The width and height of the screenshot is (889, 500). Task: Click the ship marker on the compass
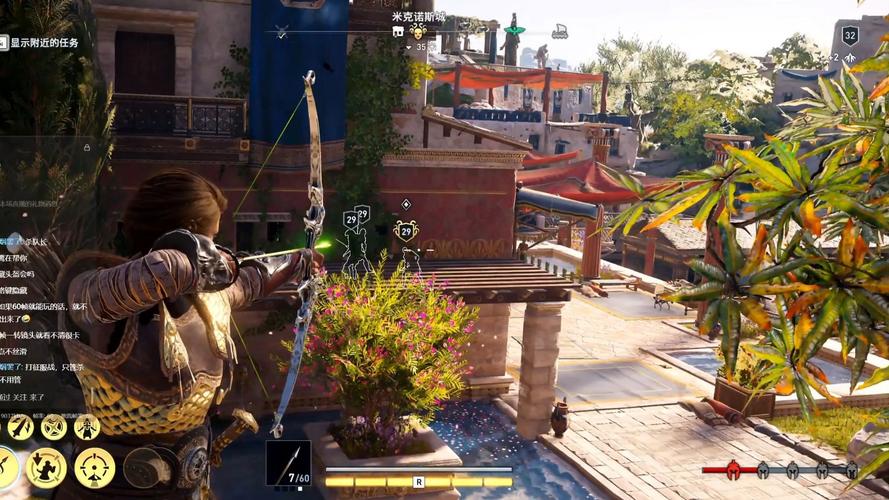point(560,32)
